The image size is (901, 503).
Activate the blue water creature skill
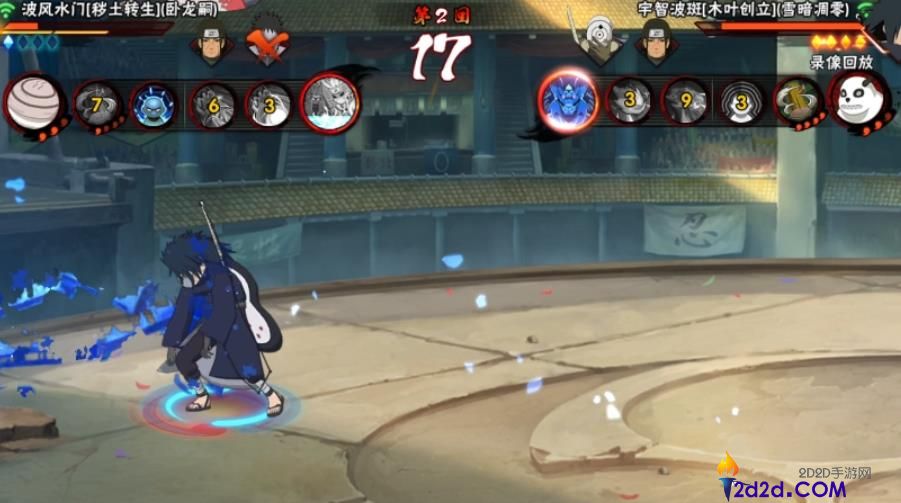(154, 103)
